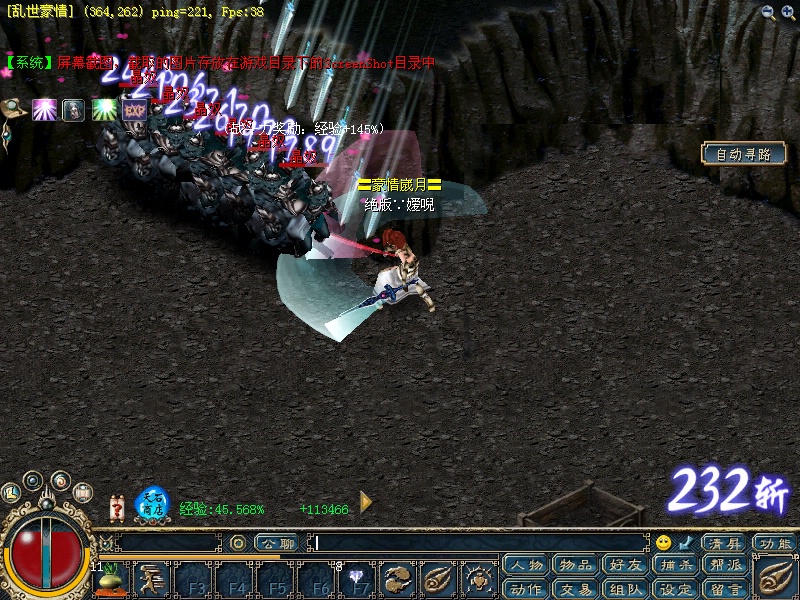Focus the chat input box

pyautogui.click(x=480, y=543)
